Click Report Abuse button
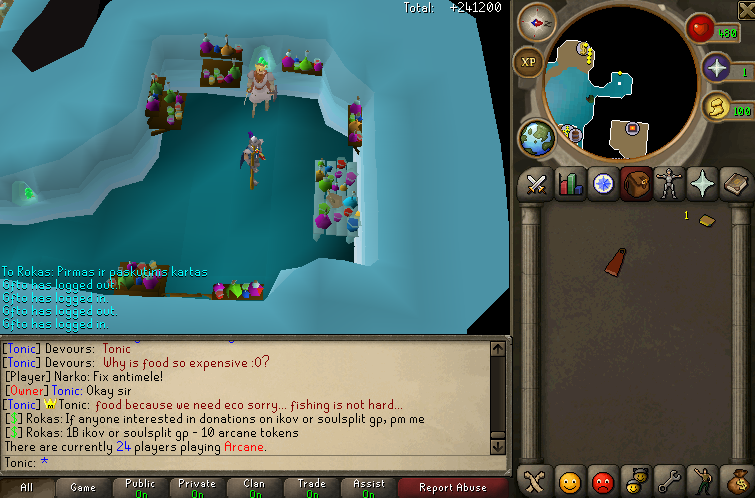Viewport: 755px width, 498px height. pyautogui.click(x=453, y=487)
